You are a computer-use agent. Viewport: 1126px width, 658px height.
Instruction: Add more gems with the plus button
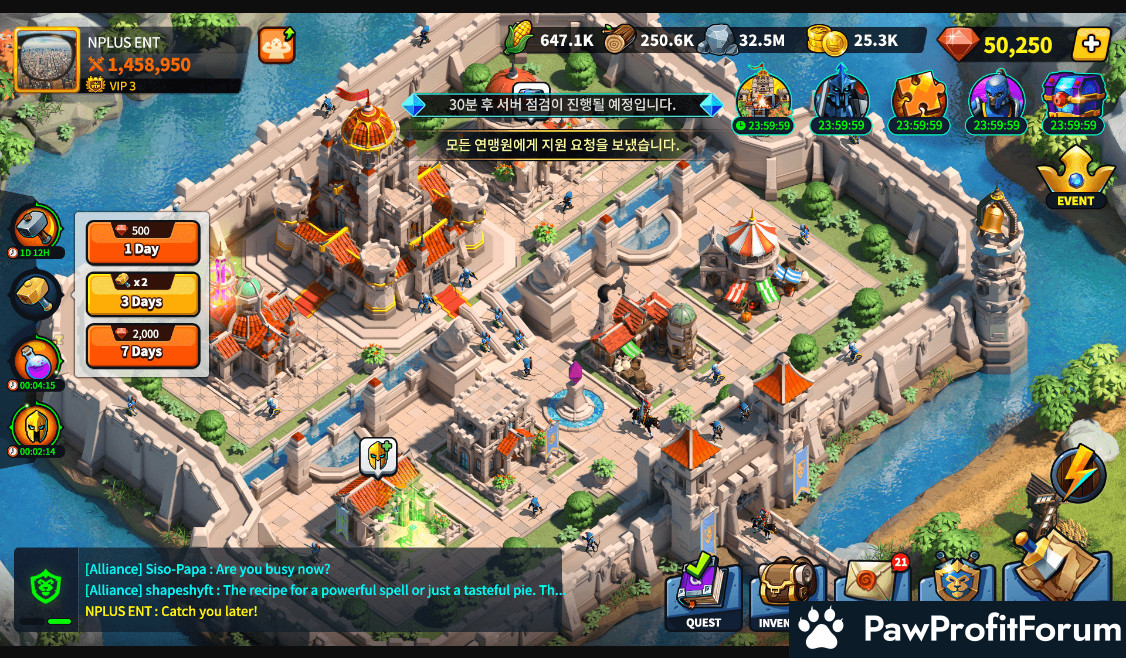(x=1091, y=44)
